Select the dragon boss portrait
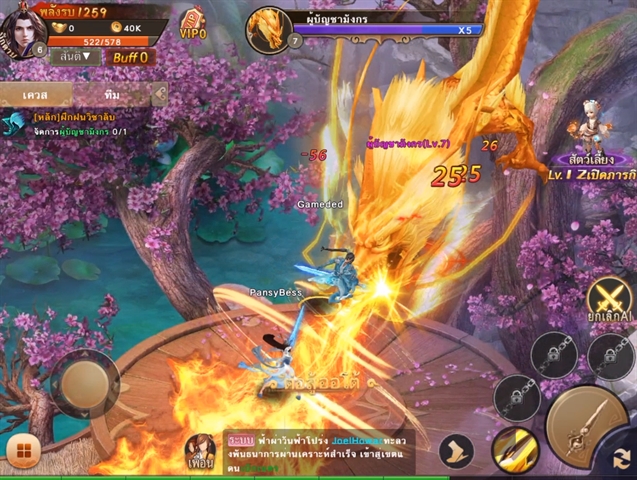The height and width of the screenshot is (480, 637). 268,28
